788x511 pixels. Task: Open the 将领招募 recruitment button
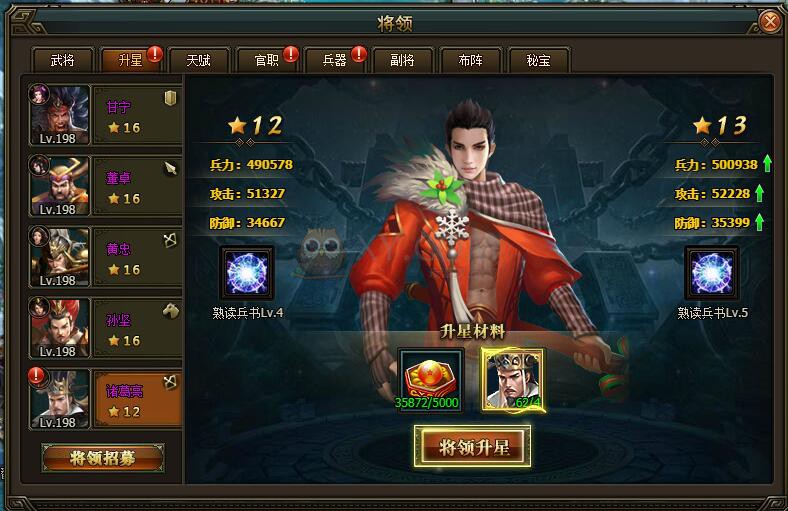(x=103, y=458)
